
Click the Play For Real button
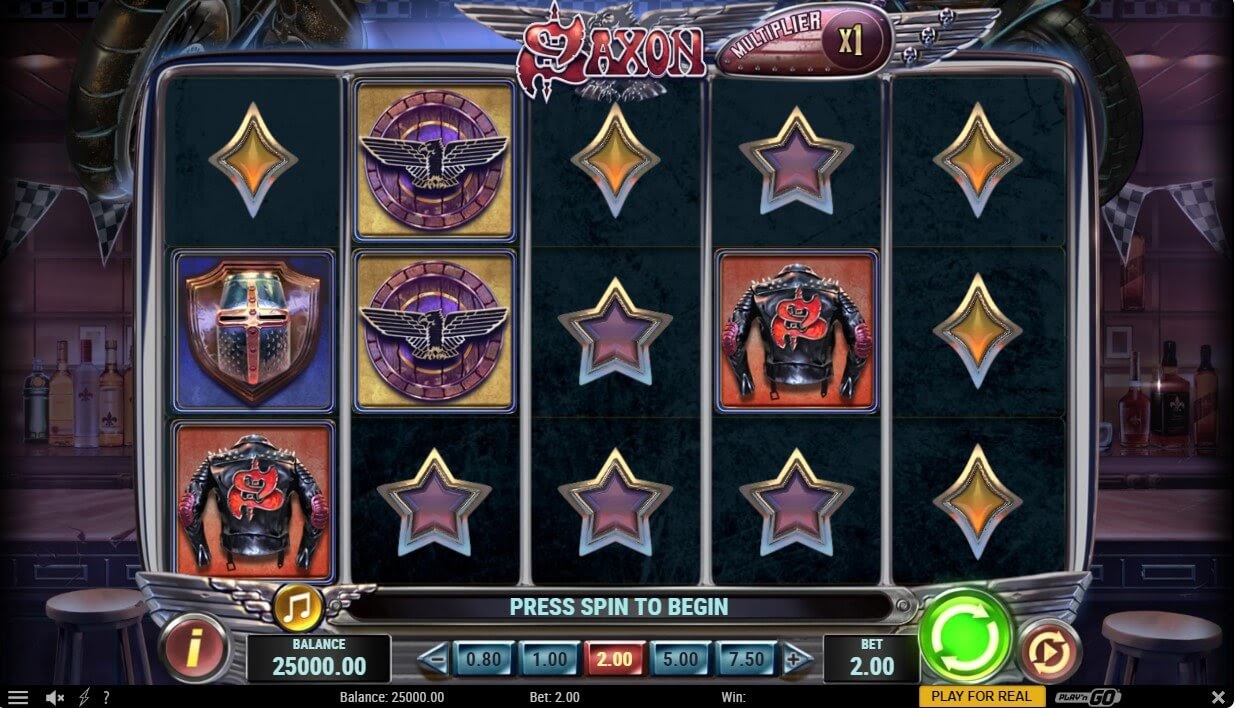981,696
